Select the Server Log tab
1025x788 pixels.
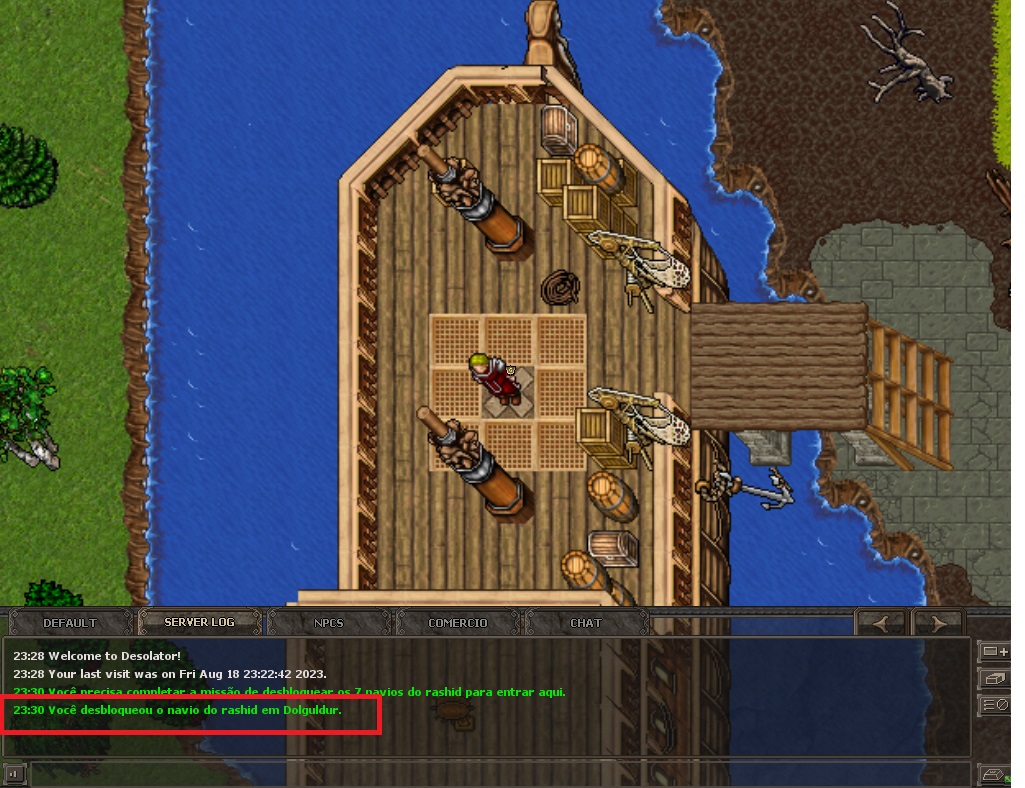pos(199,622)
